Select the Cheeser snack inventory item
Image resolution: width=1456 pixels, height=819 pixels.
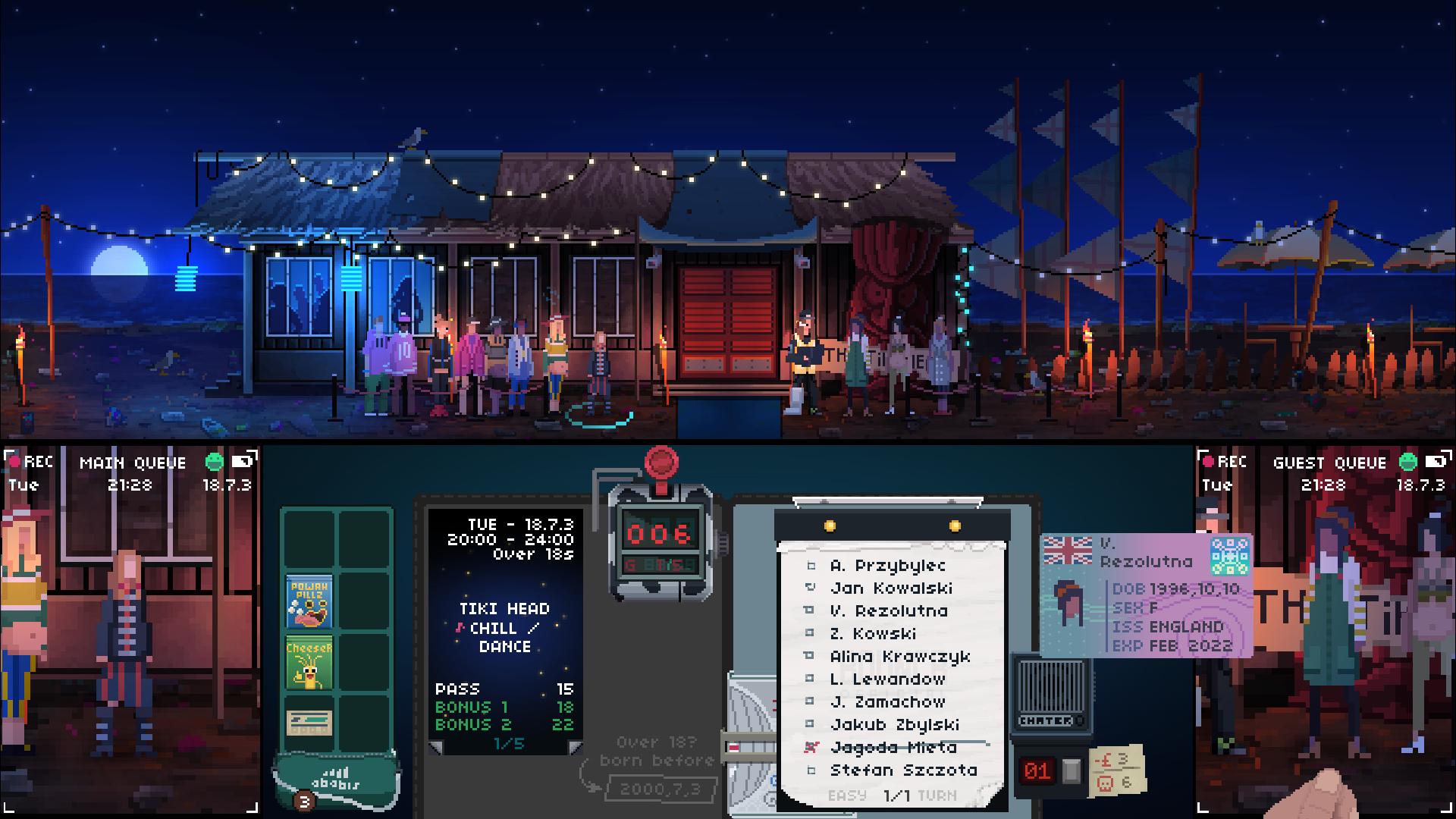[x=309, y=664]
